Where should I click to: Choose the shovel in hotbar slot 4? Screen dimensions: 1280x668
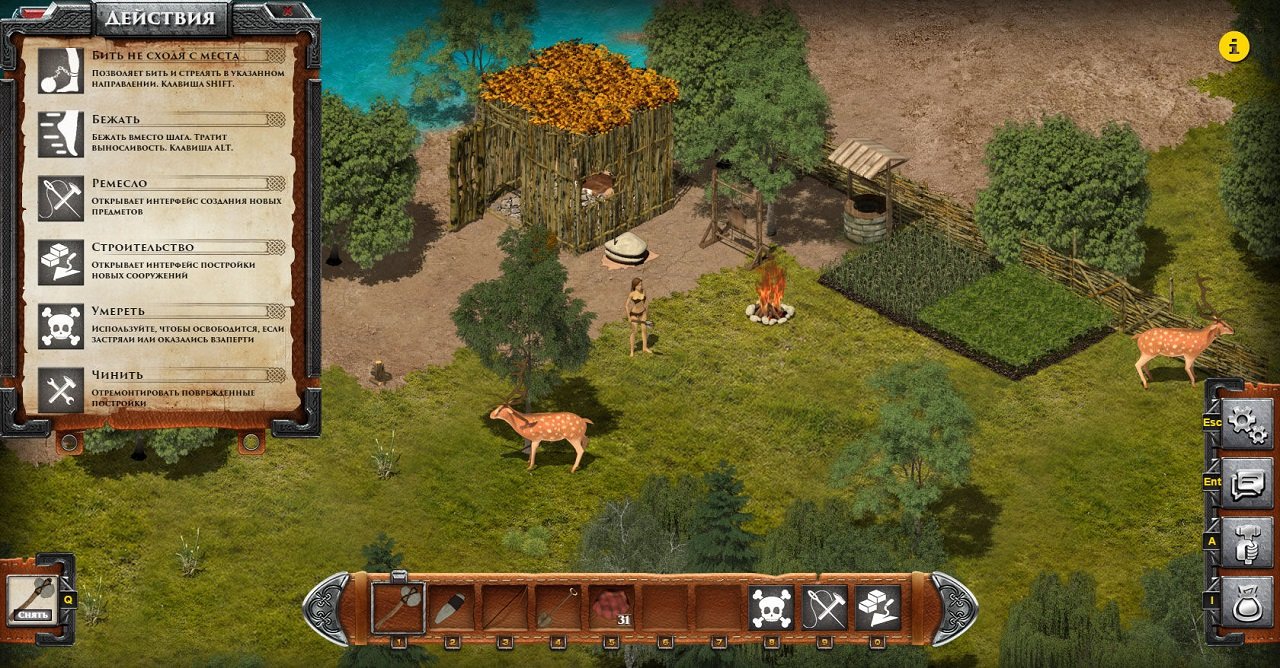pyautogui.click(x=558, y=607)
